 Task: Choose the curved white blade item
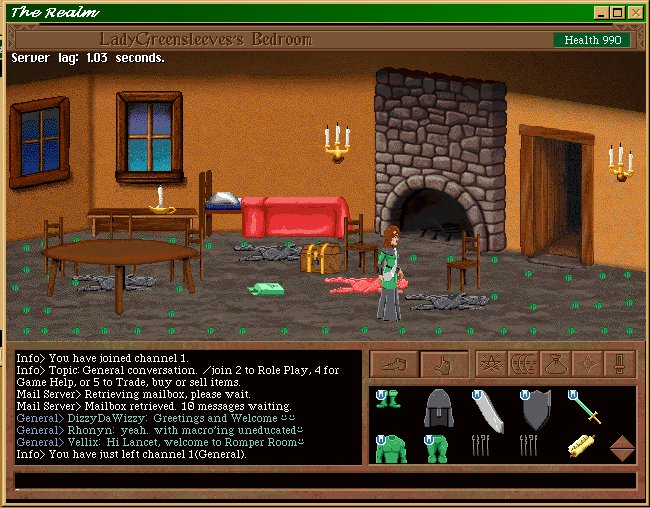[488, 410]
